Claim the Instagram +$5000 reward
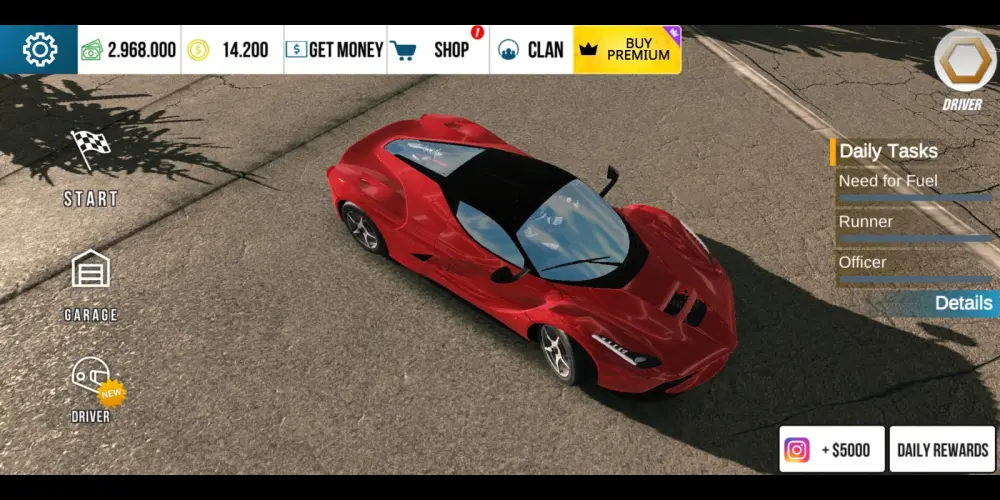 coord(831,450)
